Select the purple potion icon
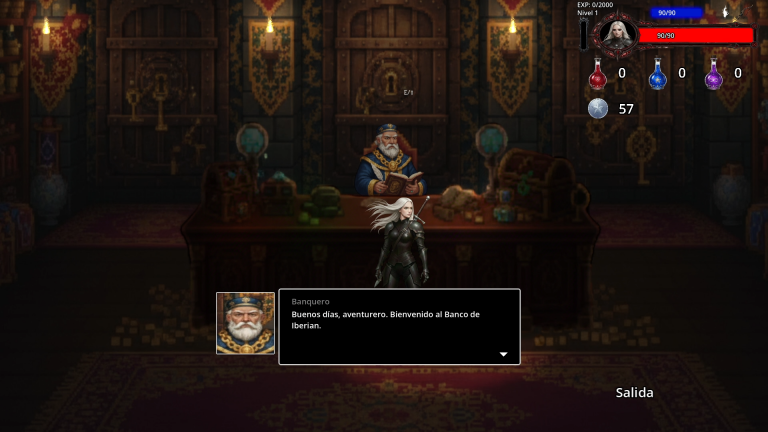Viewport: 768px width, 432px height. tap(714, 74)
